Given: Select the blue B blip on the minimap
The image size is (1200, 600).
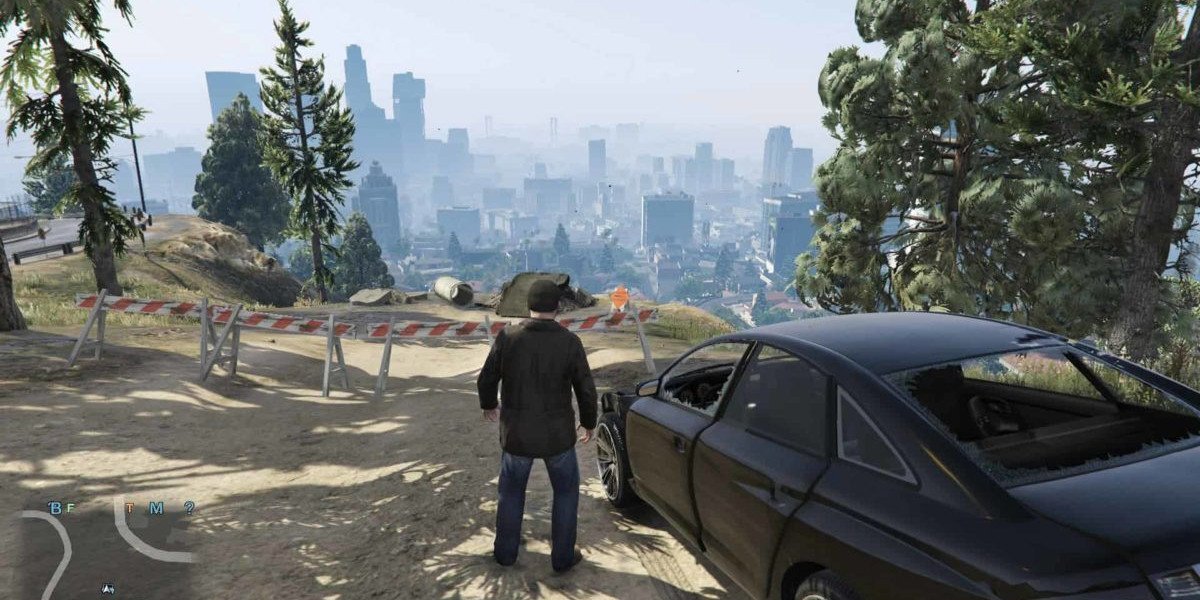Looking at the screenshot, I should (54, 508).
